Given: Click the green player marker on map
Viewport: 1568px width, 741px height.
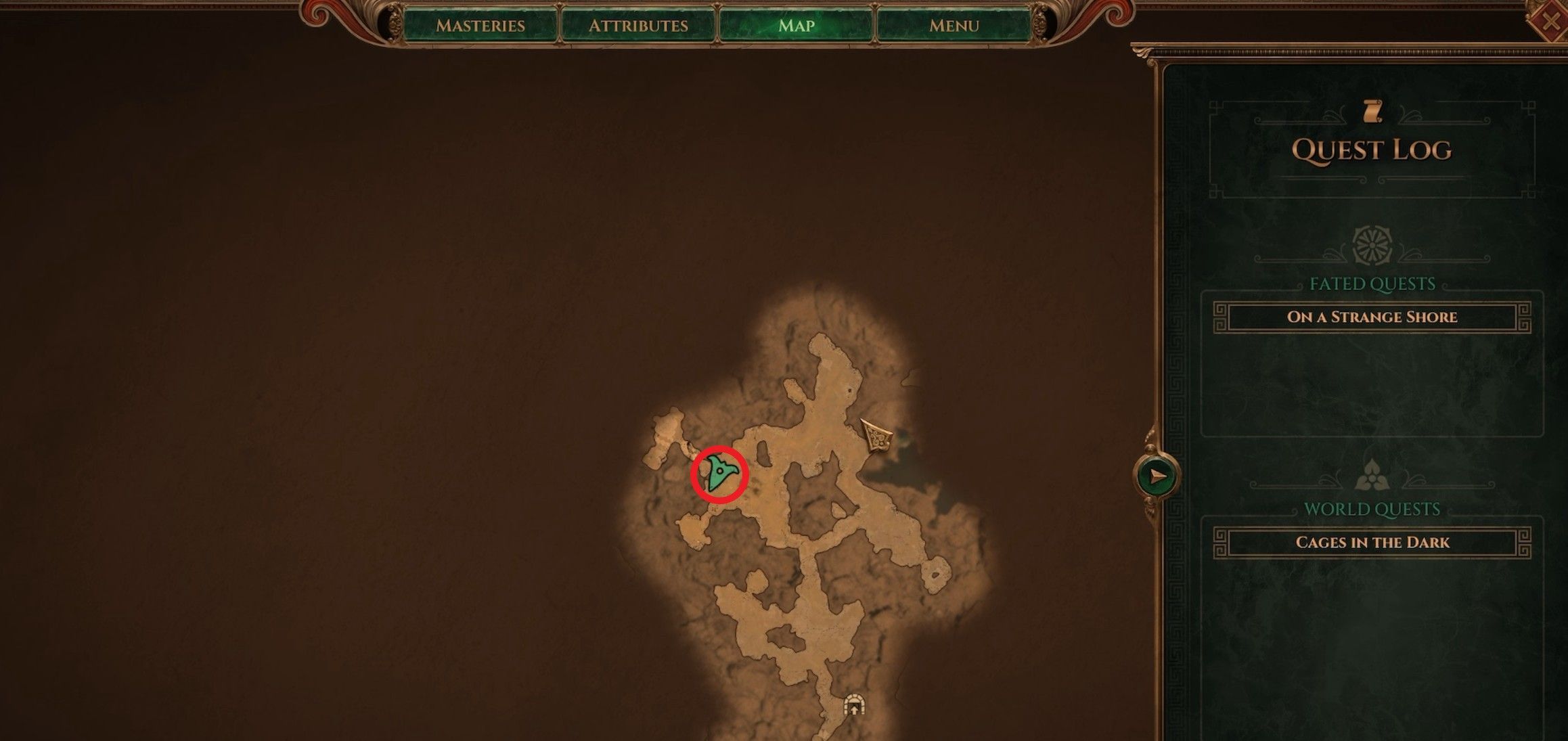Looking at the screenshot, I should (719, 474).
